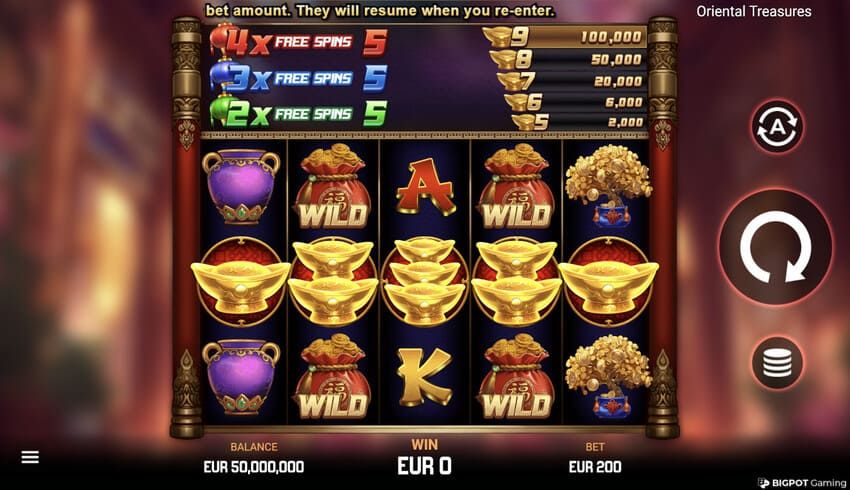Enable autoplay with the circular A button
Screen dimensions: 850x490
(777, 127)
